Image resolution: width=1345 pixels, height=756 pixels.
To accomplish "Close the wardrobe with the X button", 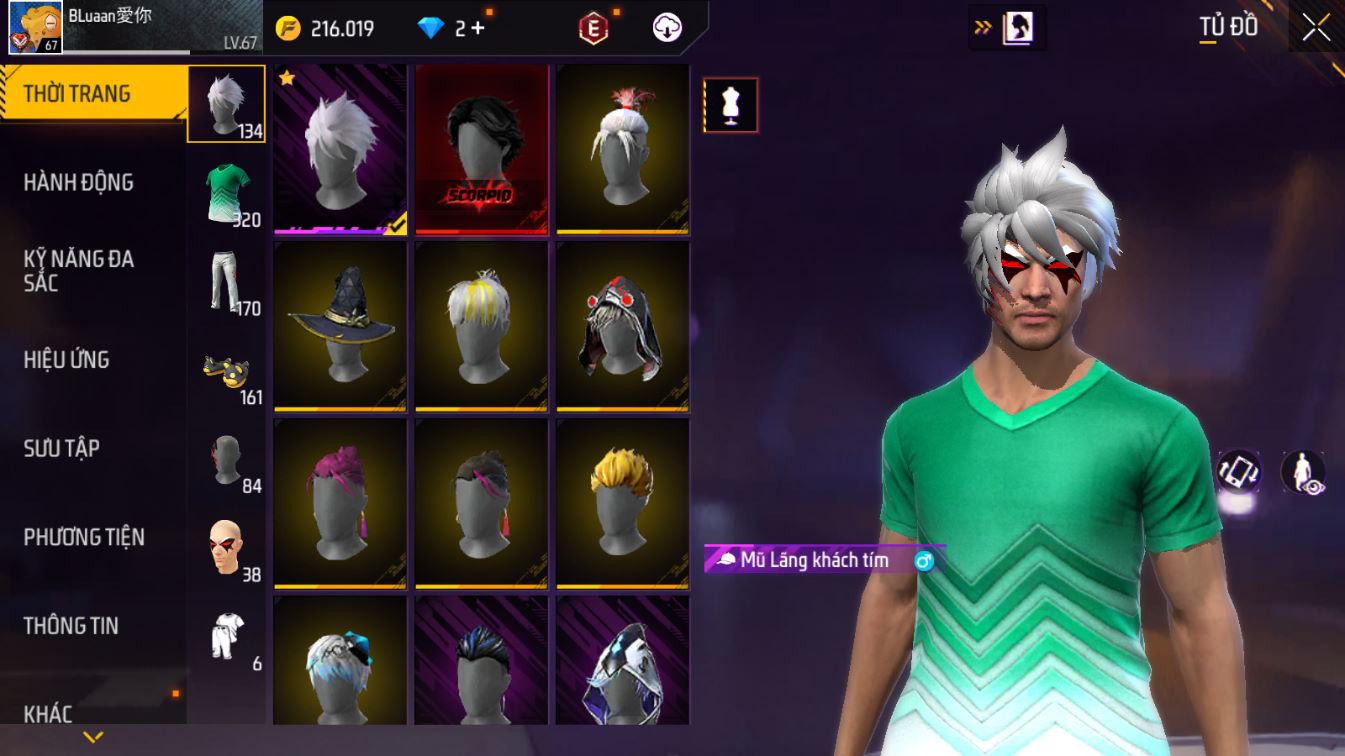I will point(1316,28).
